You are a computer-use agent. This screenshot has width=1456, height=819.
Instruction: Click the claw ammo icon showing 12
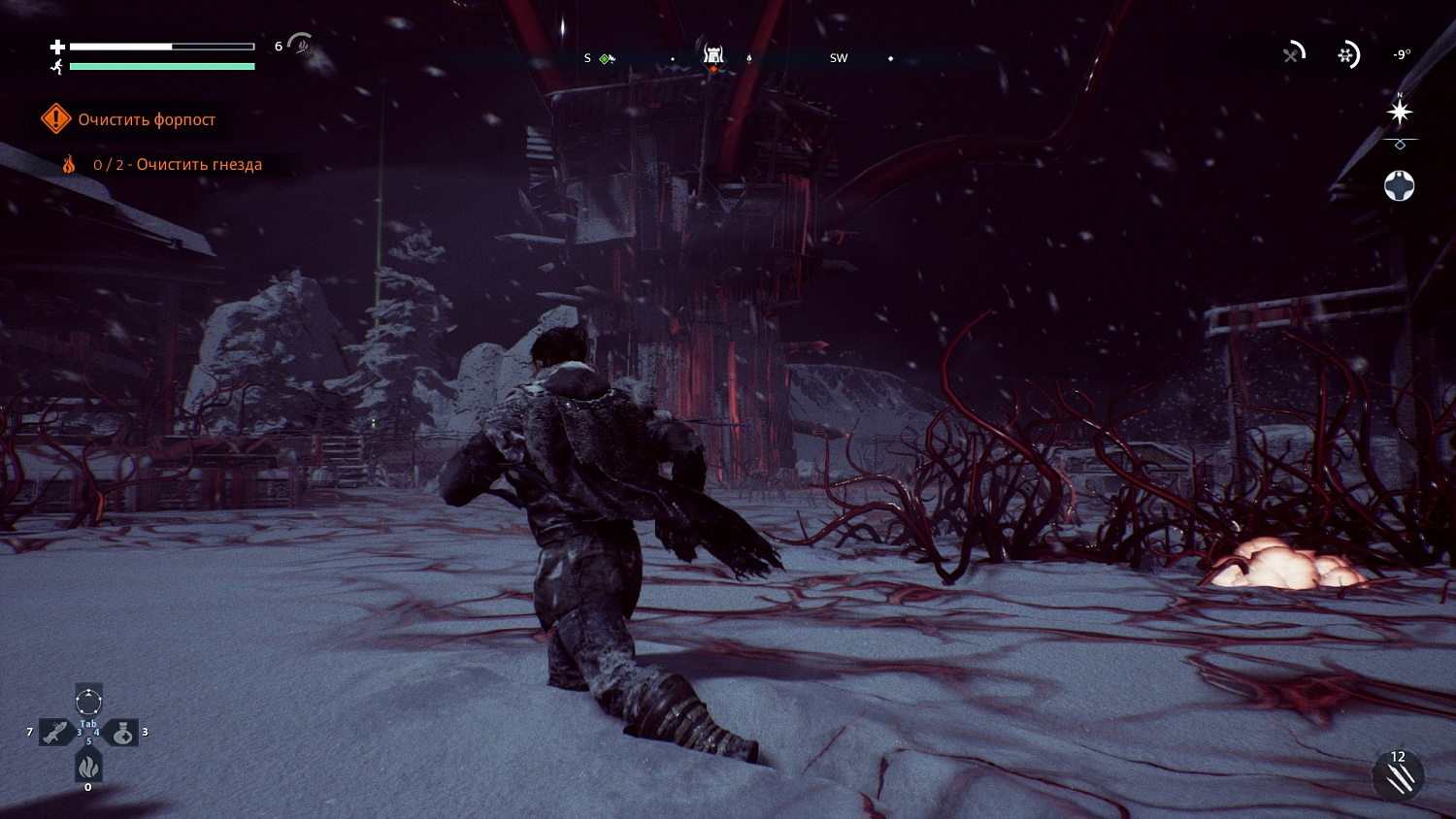click(x=1398, y=776)
